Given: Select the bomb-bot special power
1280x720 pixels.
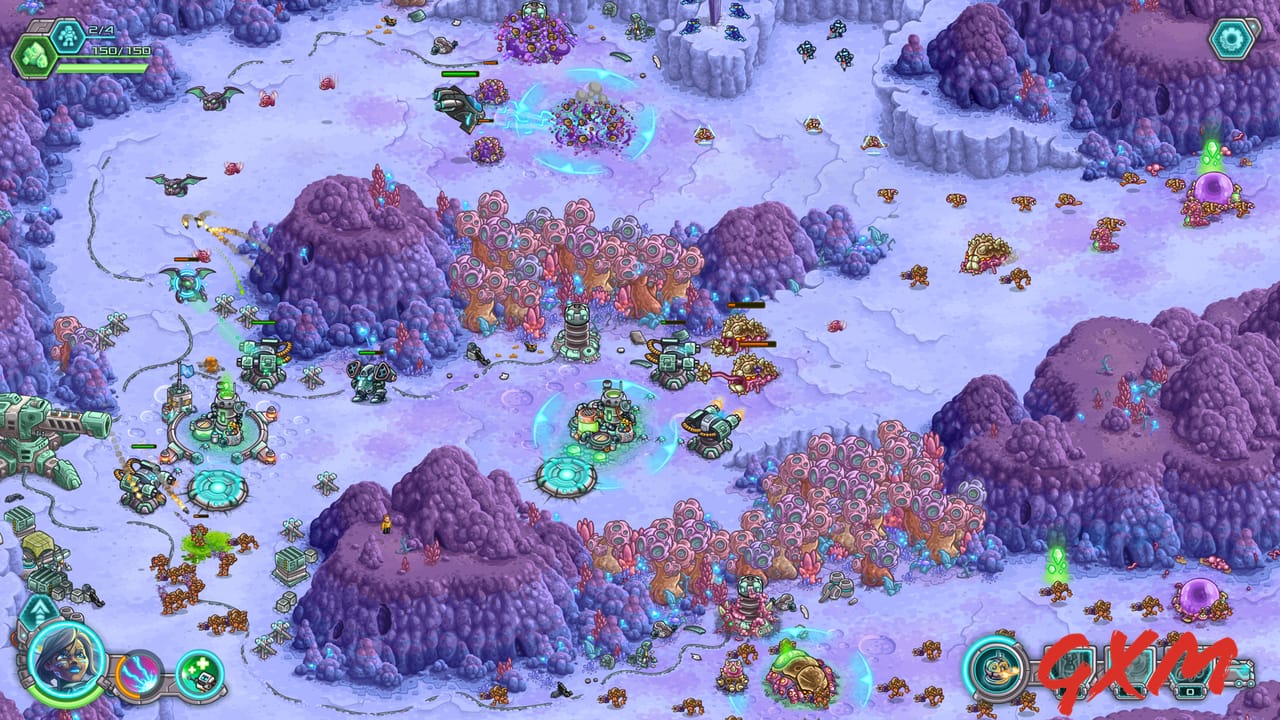Looking at the screenshot, I should (x=997, y=672).
